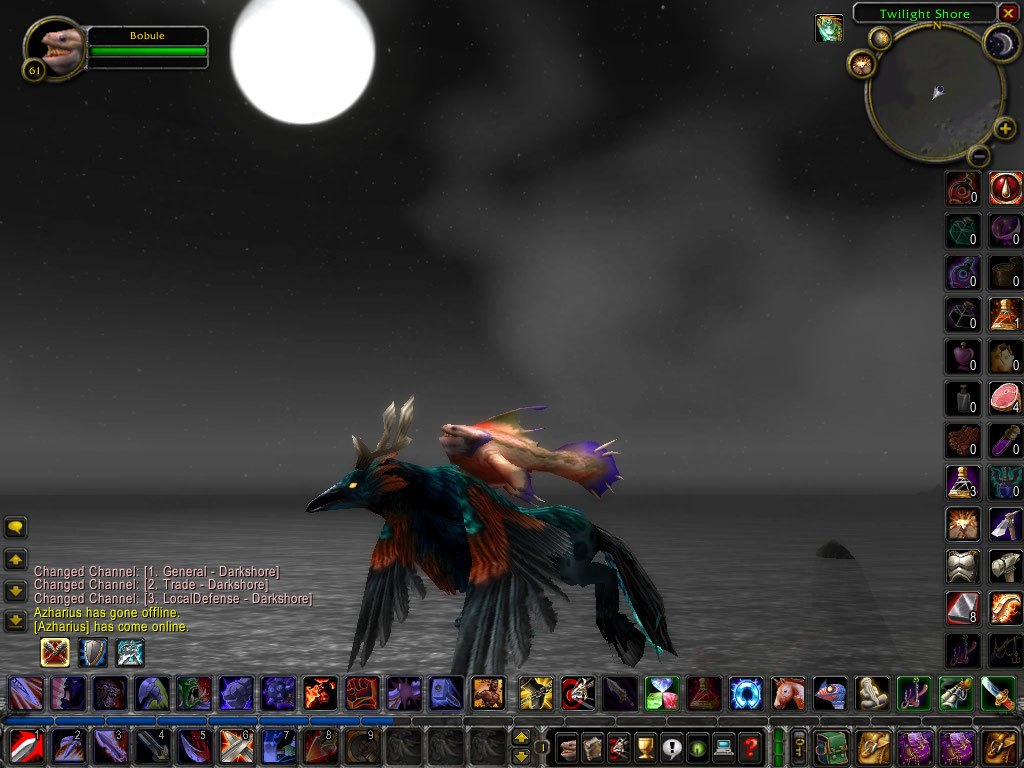
Task: Open the gold trophy cup menu button
Action: tap(646, 746)
